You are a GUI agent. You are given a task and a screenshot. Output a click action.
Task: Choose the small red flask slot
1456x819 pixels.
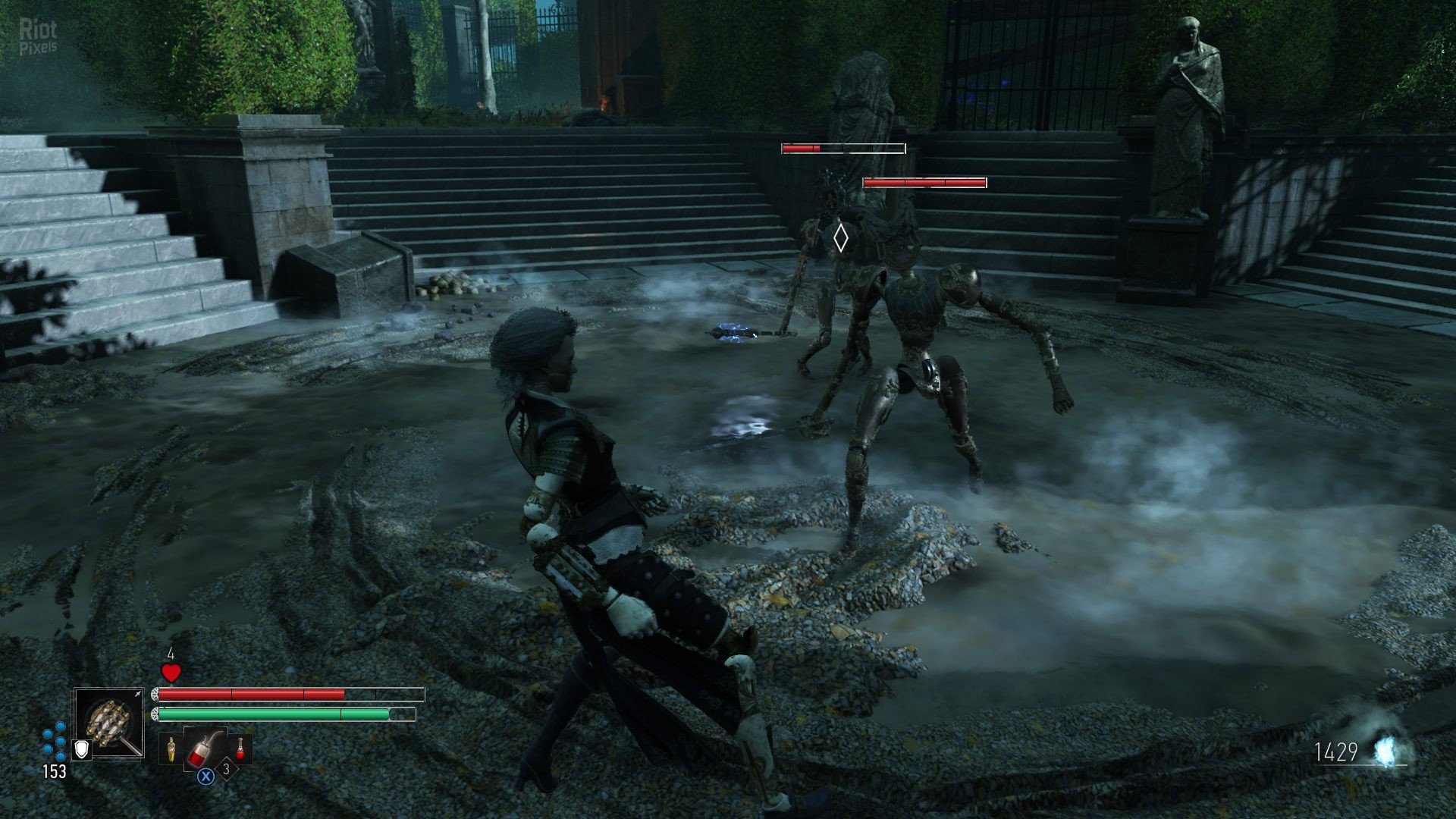click(x=241, y=748)
